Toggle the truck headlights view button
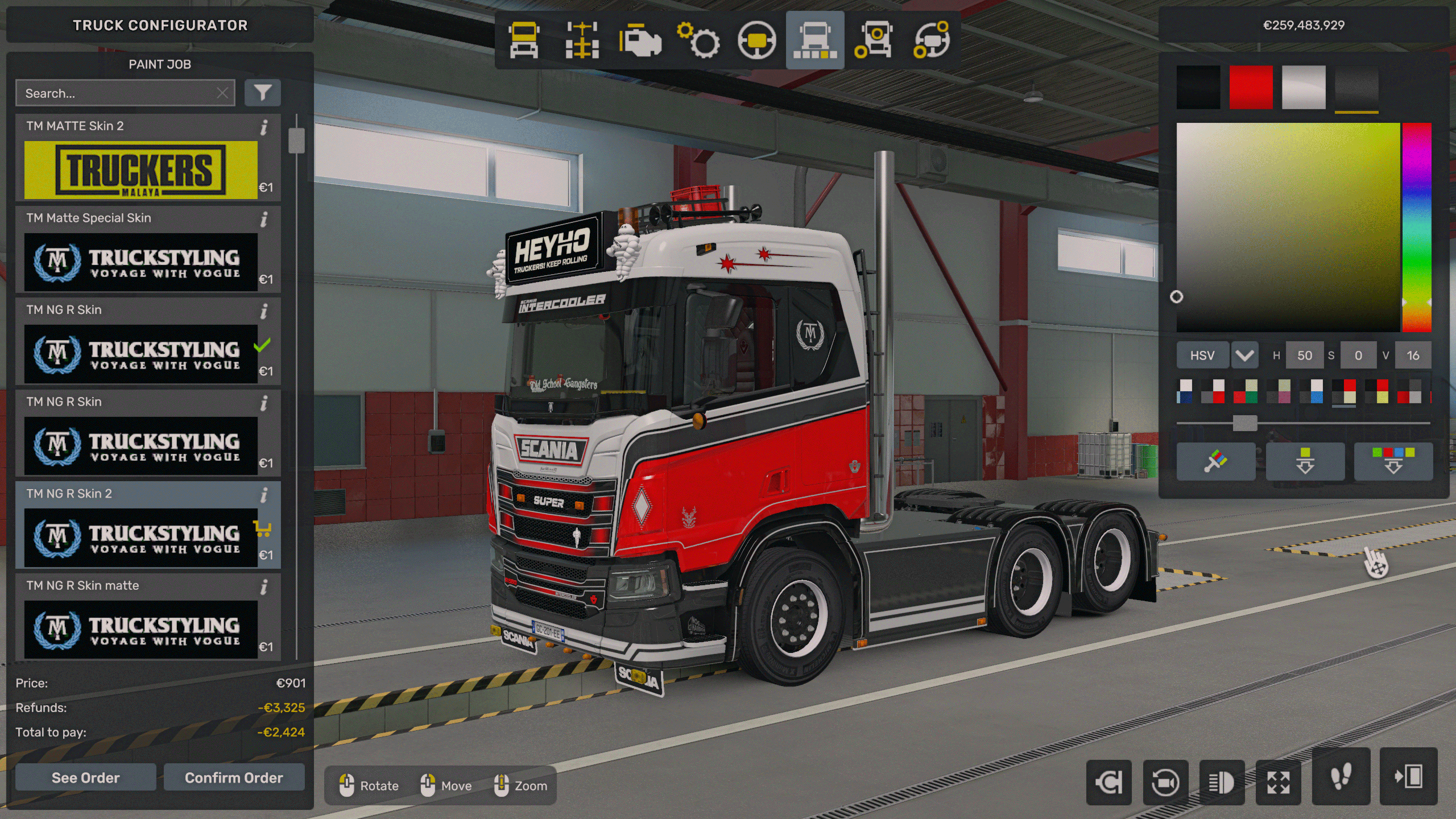Screen dimensions: 1456x819 (x=1222, y=783)
